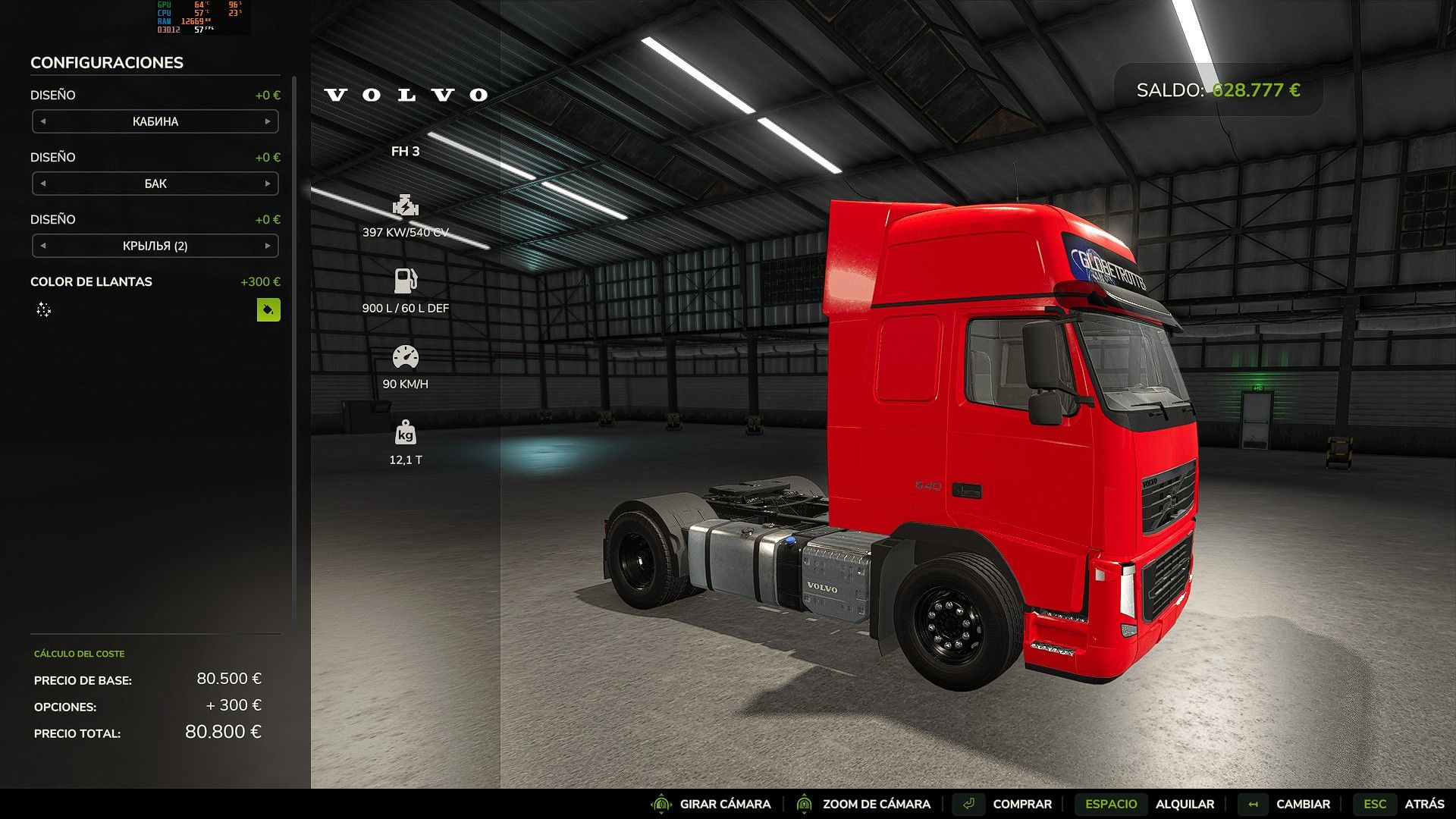Switch КАБИНА design to next option
The height and width of the screenshot is (819, 1456).
[x=268, y=121]
